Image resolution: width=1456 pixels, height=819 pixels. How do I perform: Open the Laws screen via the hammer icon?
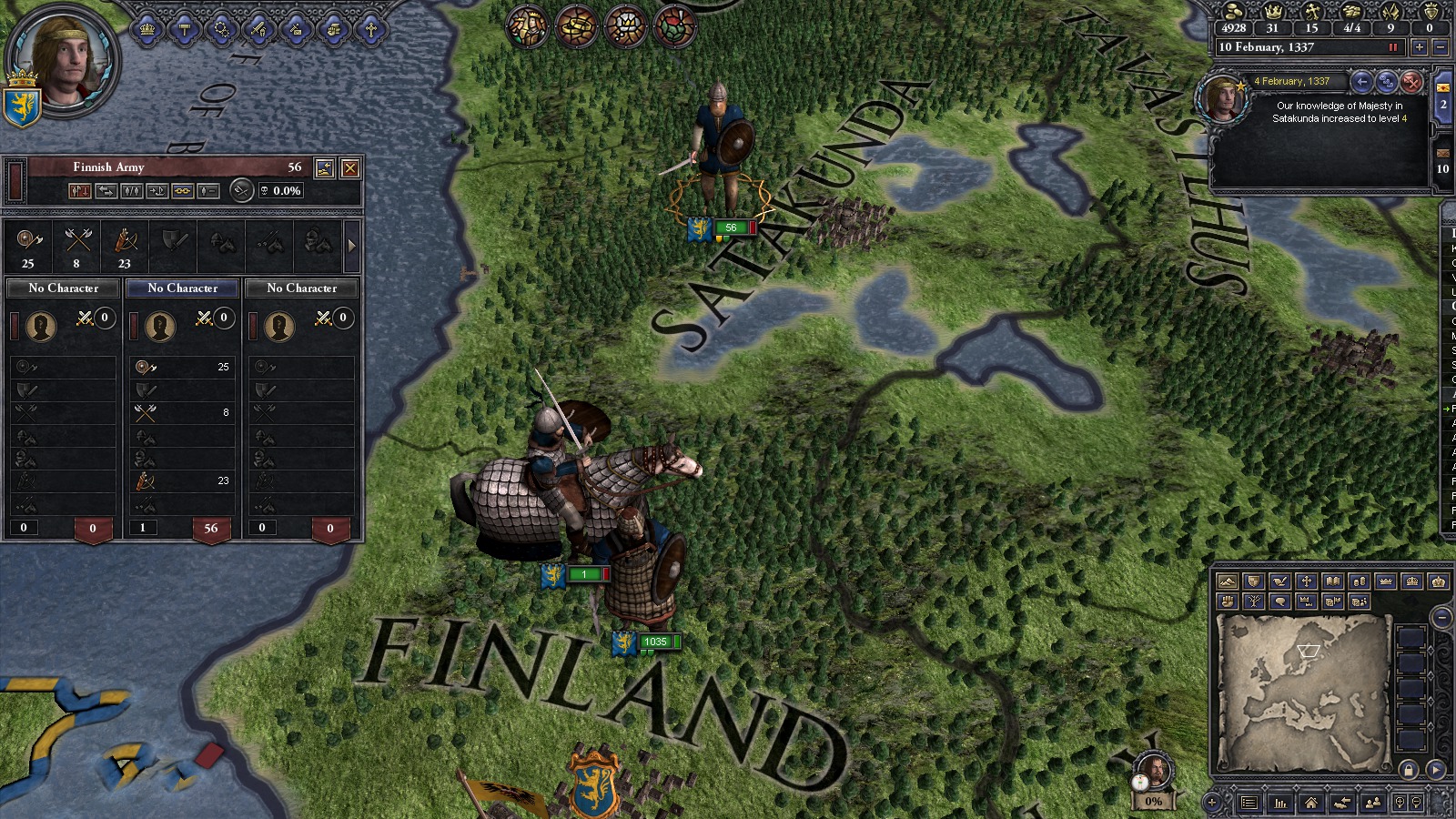pyautogui.click(x=185, y=29)
